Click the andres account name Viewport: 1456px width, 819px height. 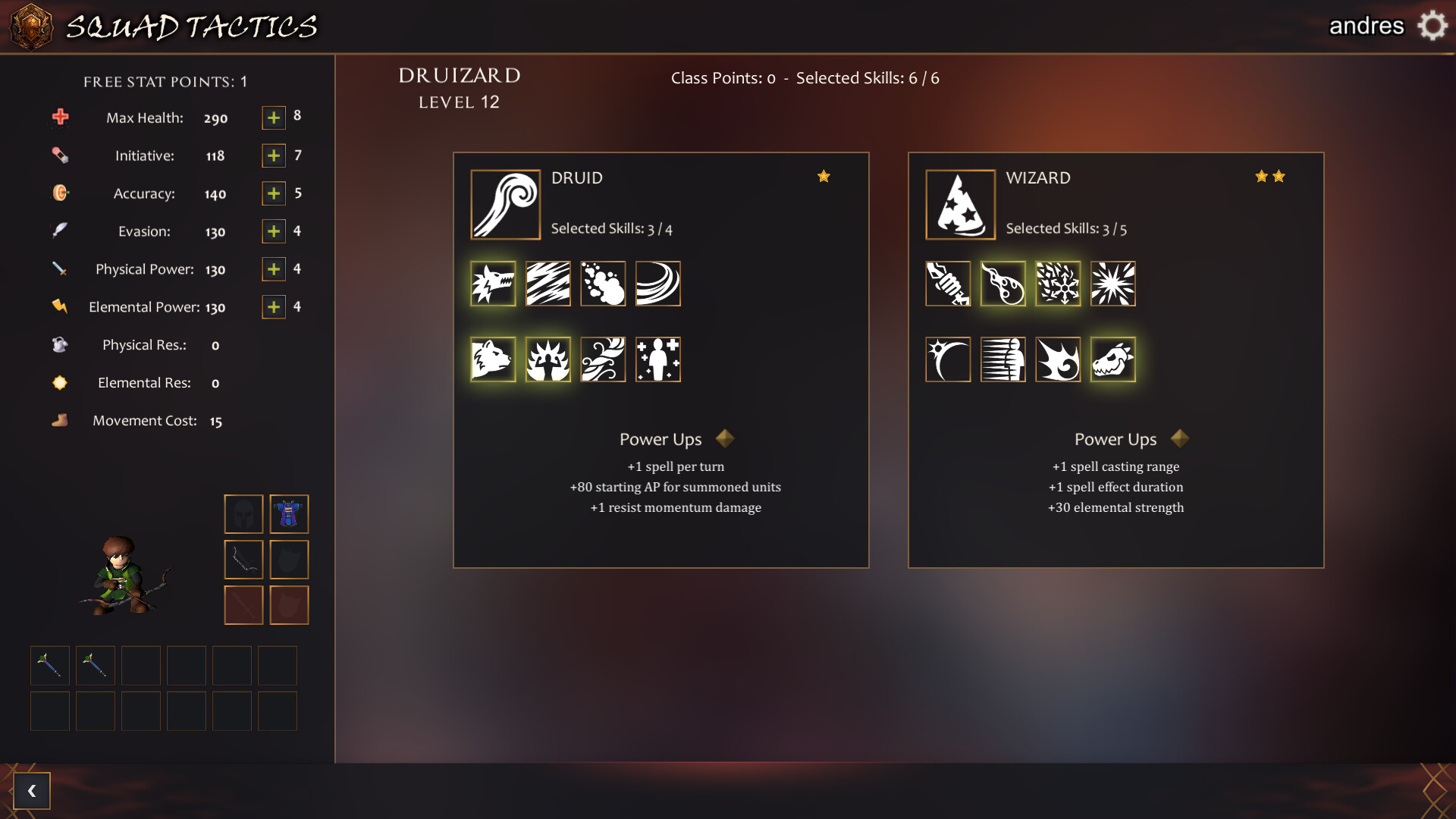[1367, 25]
